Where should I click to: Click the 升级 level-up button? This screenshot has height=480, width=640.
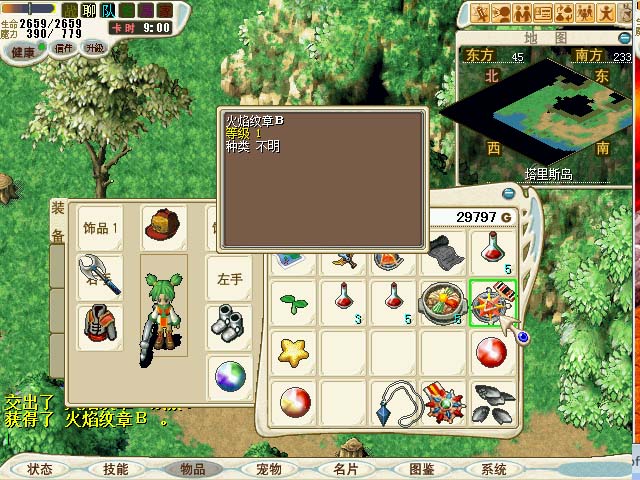[95, 47]
